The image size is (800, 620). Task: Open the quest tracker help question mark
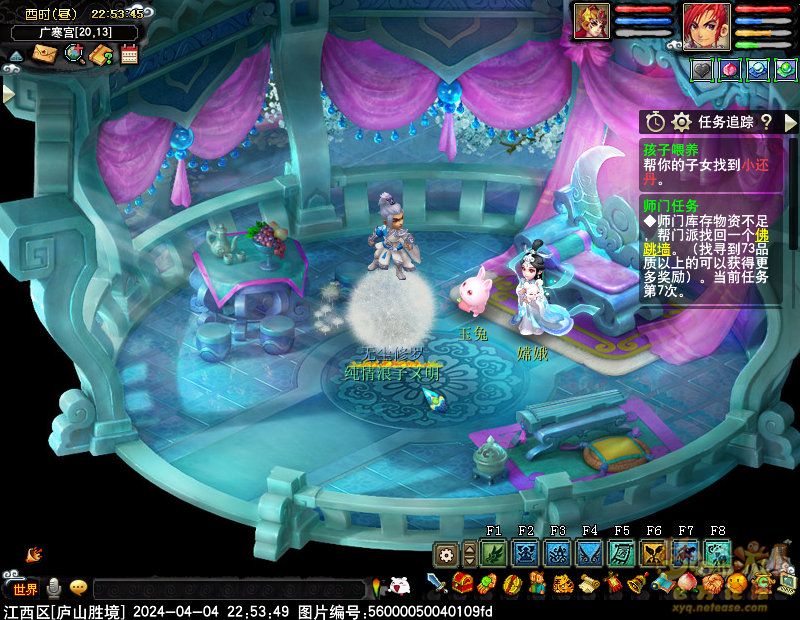[x=766, y=122]
